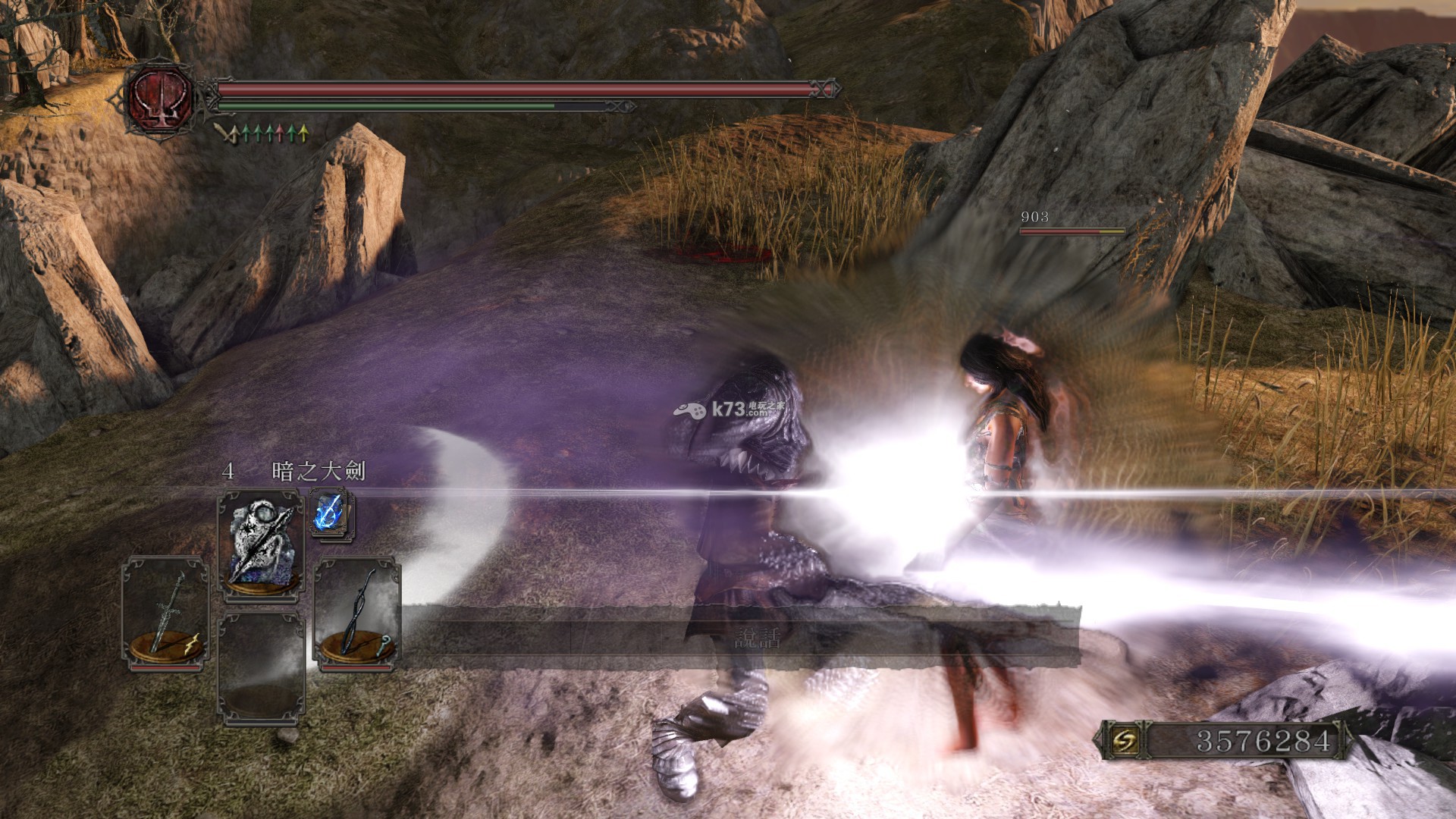Select the left-hand lightning sword slot
This screenshot has width=1456, height=819.
click(x=167, y=614)
